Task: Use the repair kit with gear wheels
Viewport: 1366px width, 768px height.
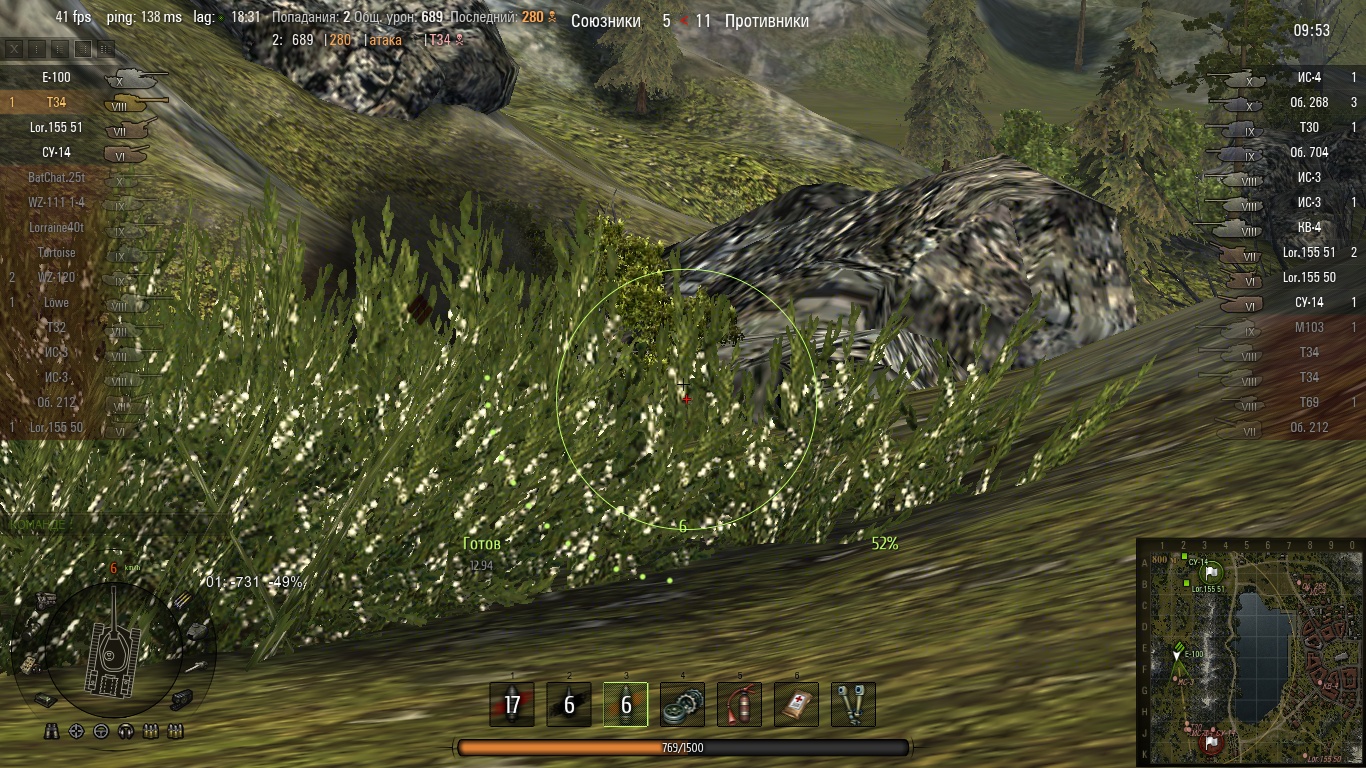Action: pos(682,704)
